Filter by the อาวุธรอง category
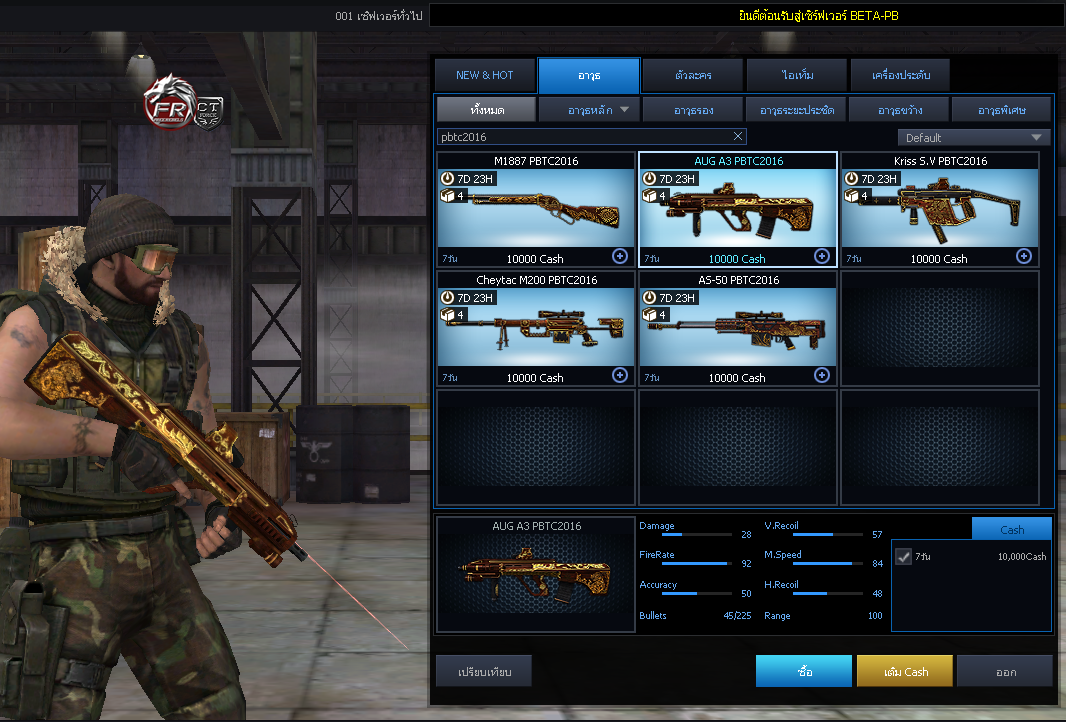This screenshot has width=1066, height=722. pos(692,109)
